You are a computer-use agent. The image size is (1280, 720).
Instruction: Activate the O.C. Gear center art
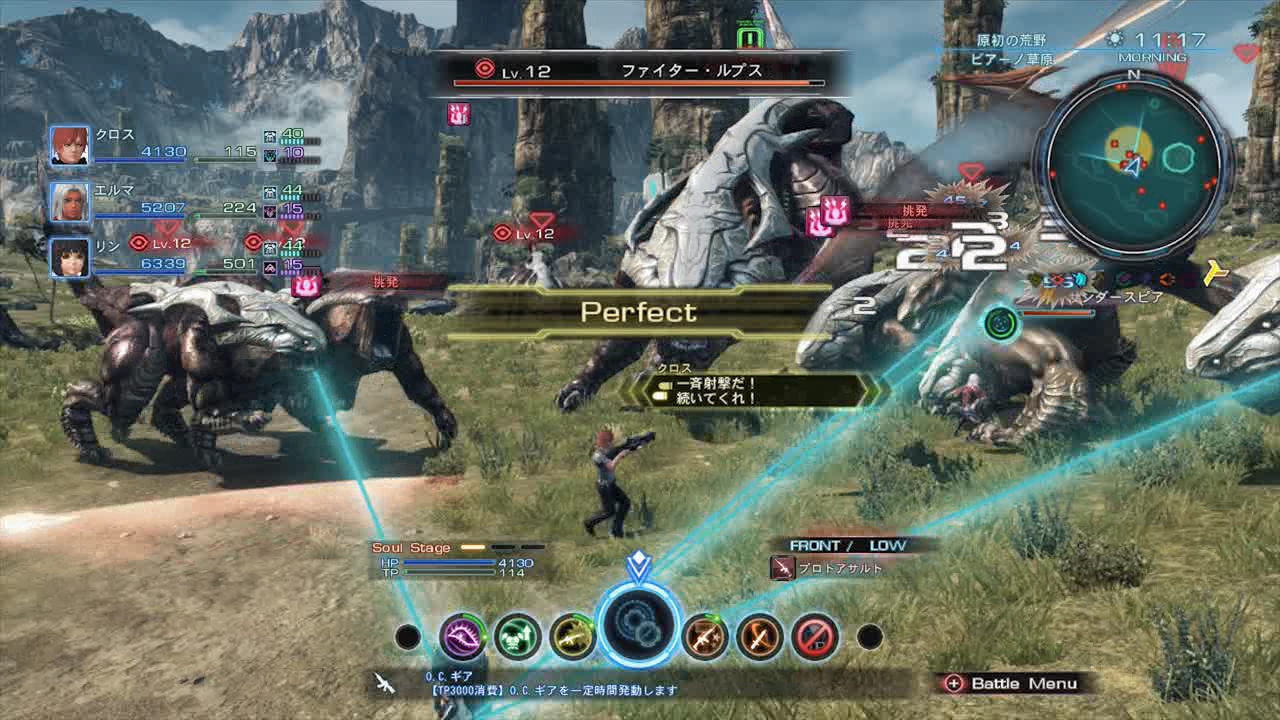pos(638,626)
